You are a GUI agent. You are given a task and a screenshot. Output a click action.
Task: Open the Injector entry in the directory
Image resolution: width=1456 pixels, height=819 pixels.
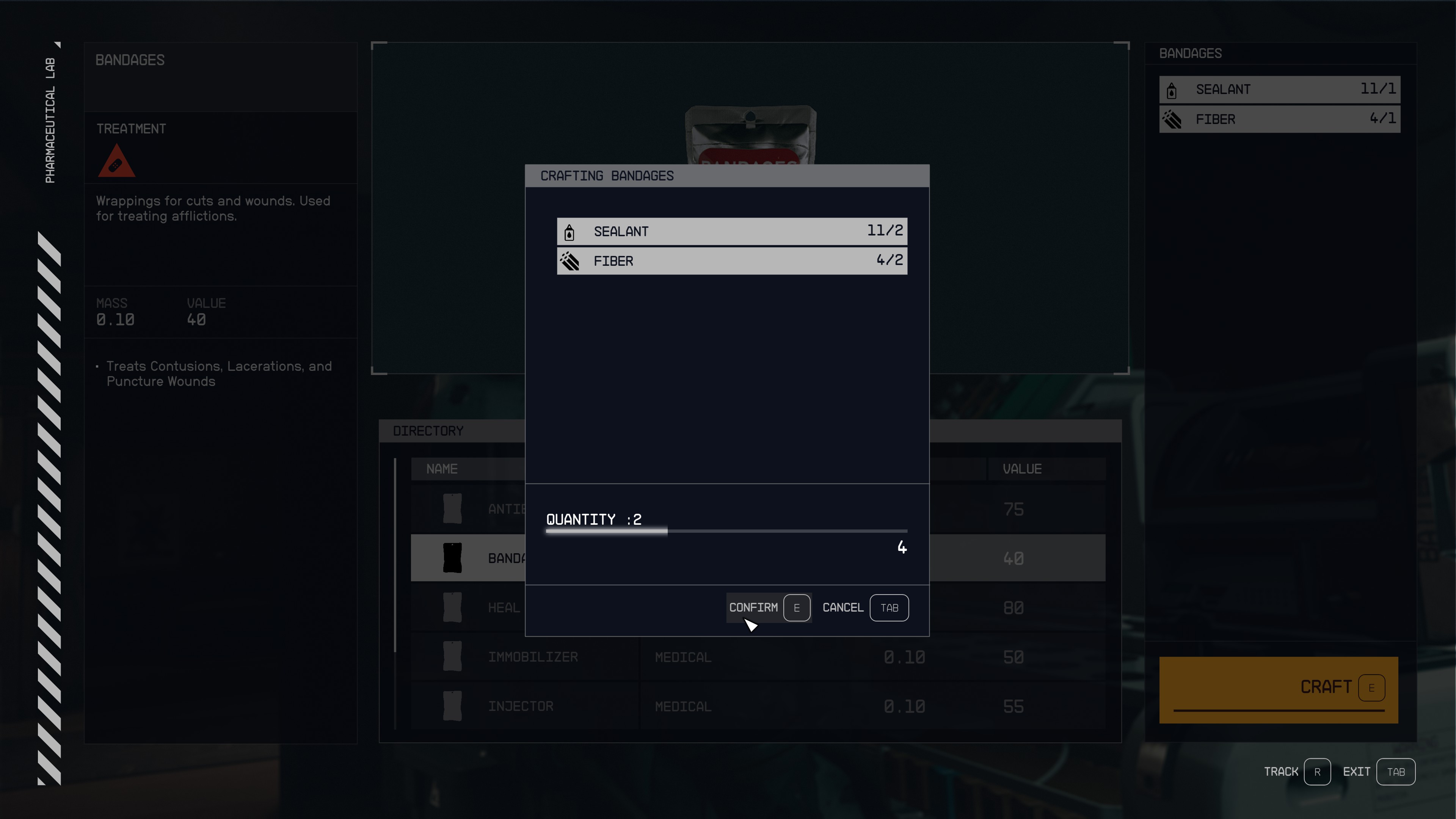(x=521, y=706)
